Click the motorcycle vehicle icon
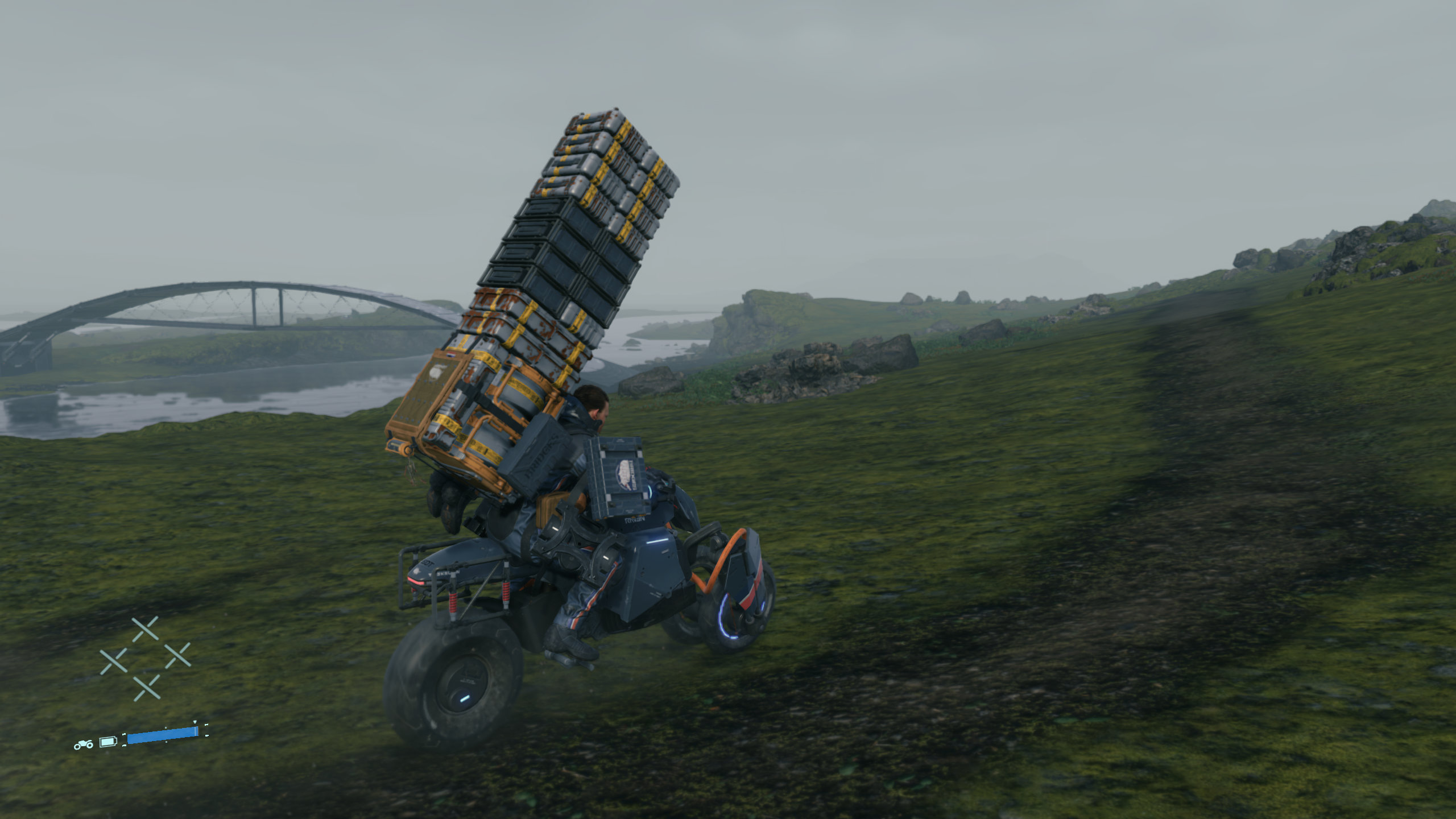 [84, 744]
